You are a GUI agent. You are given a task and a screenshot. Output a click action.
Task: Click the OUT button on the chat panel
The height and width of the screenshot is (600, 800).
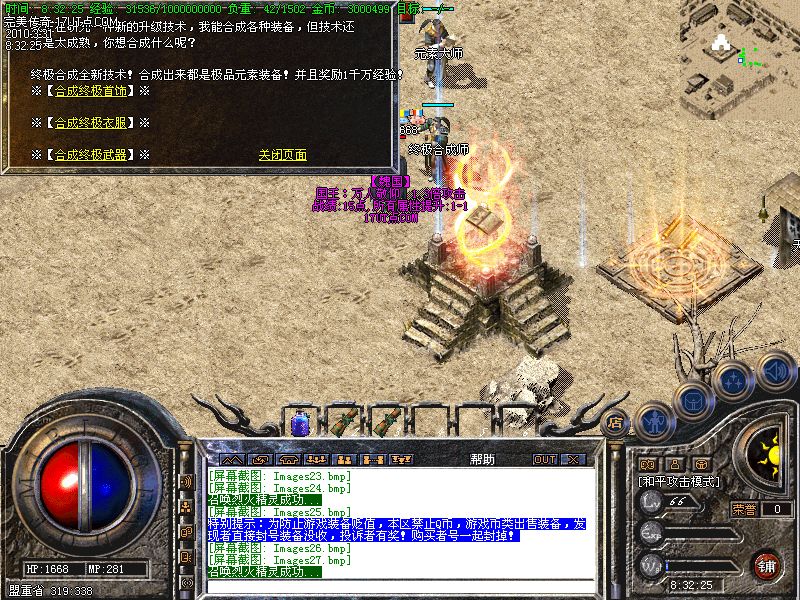(545, 460)
